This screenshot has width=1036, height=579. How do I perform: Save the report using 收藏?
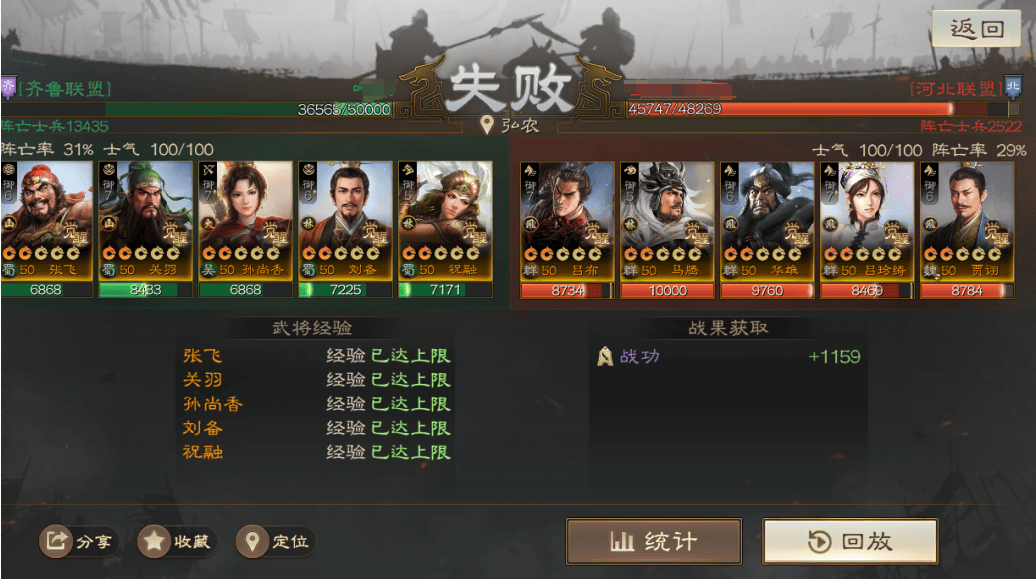point(176,542)
